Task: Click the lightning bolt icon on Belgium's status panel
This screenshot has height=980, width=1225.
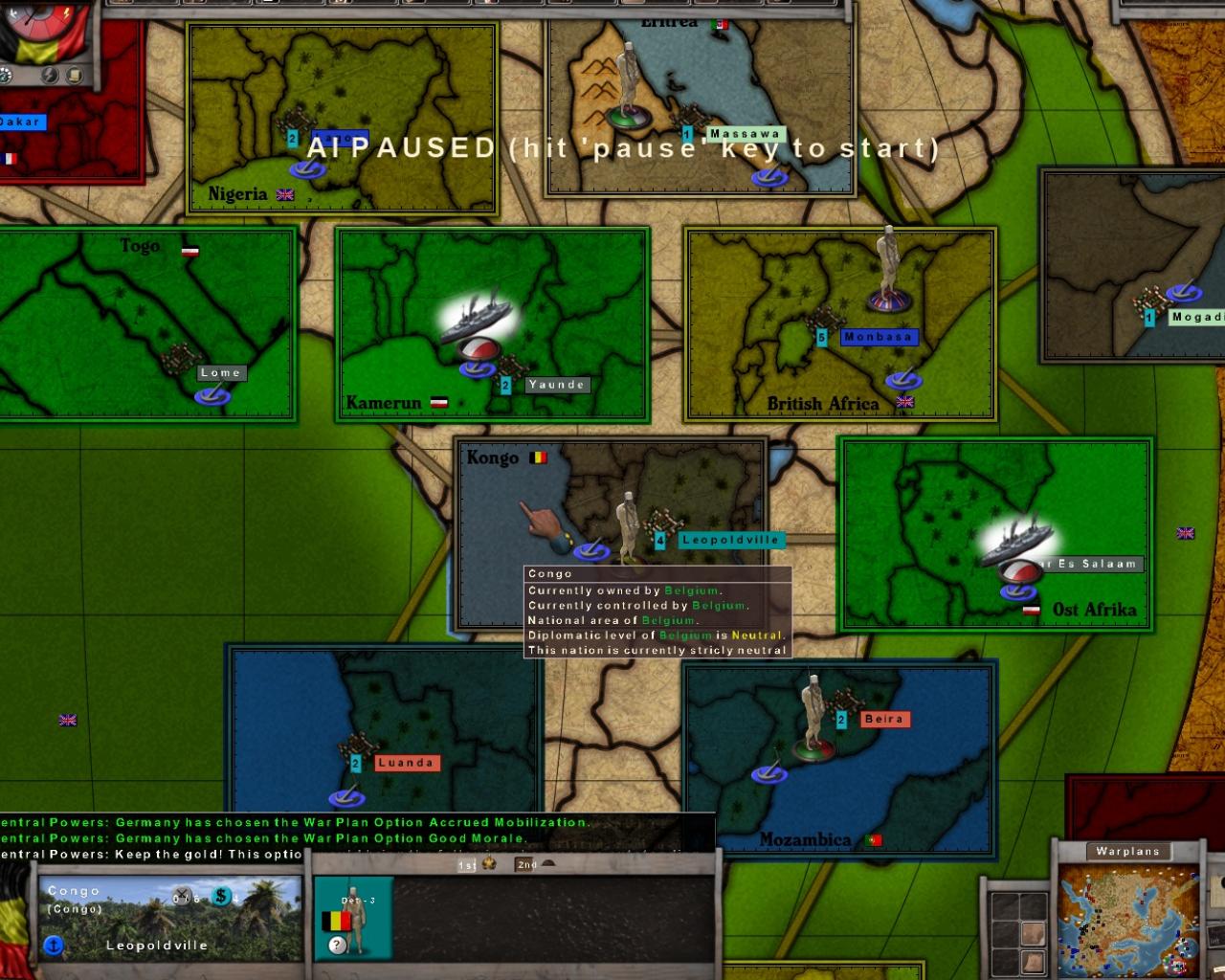Action: [48, 74]
